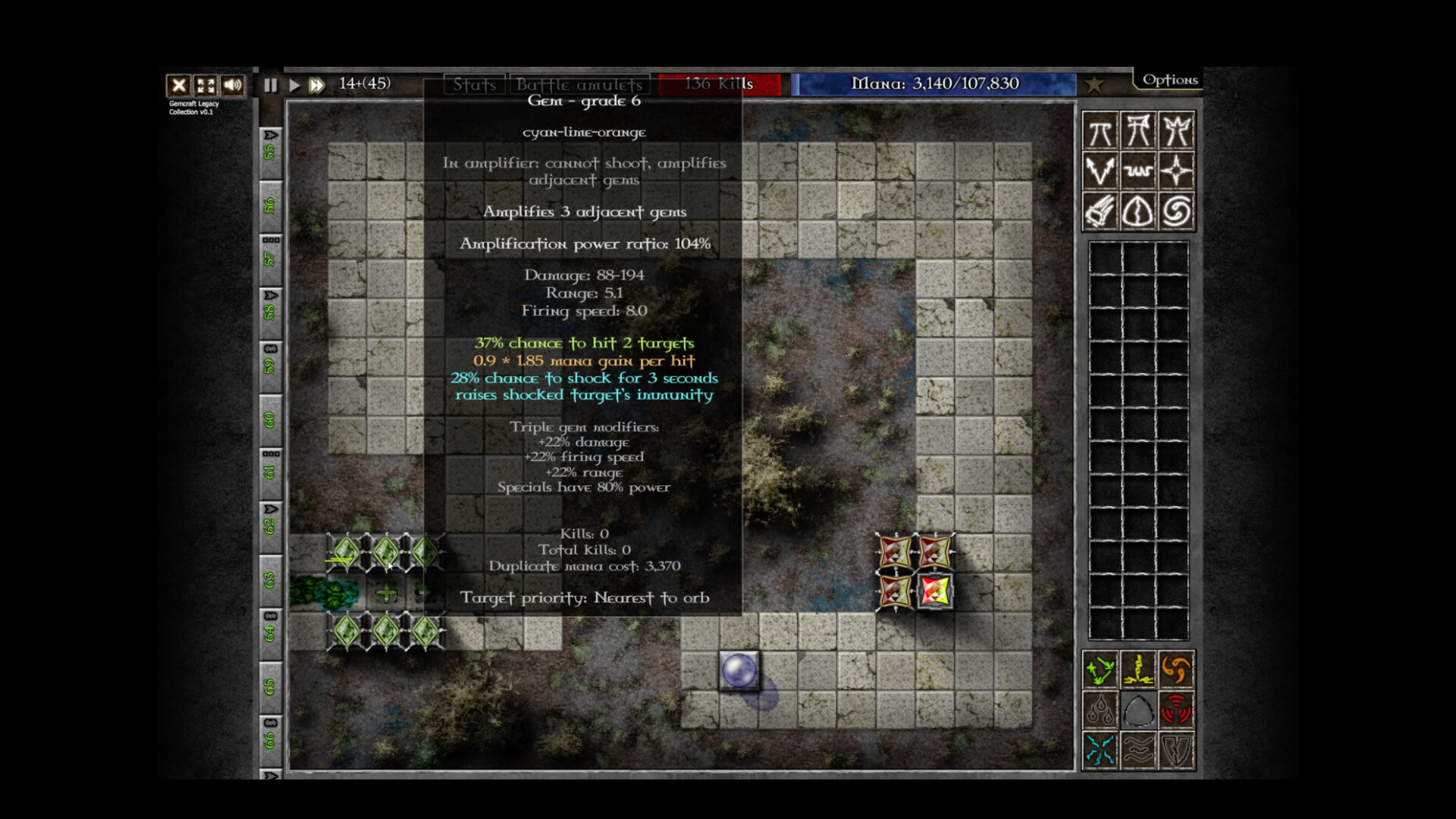Mute the game sound with the speaker toggle
Image resolution: width=1456 pixels, height=819 pixels.
pos(232,85)
